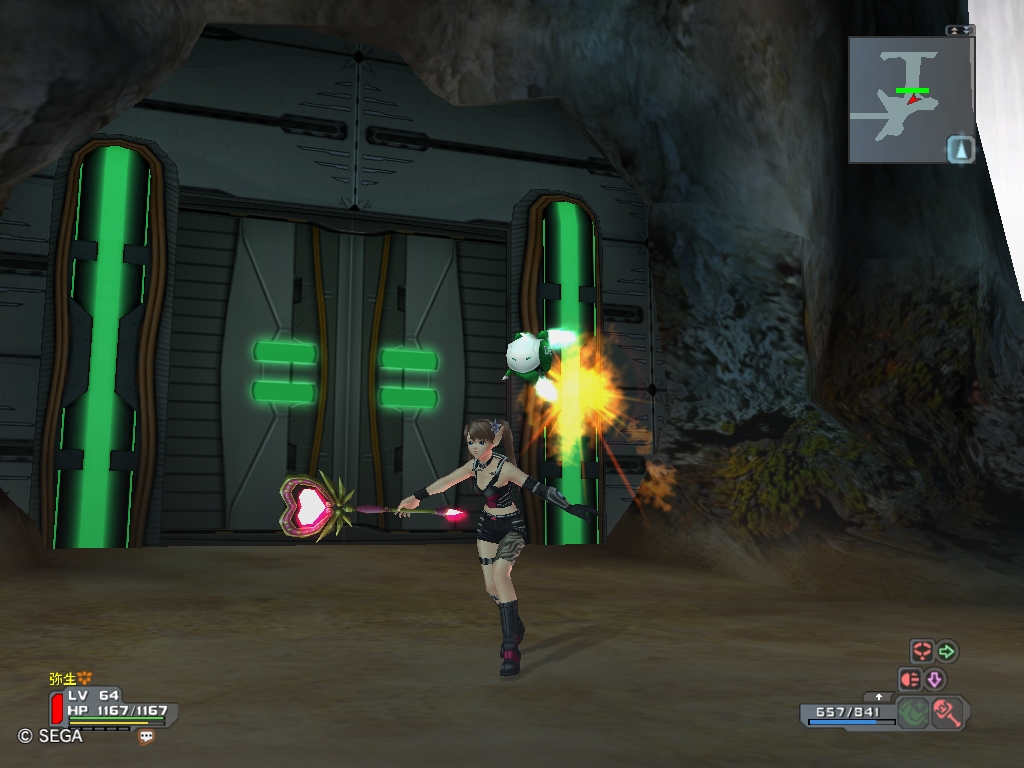
Task: Toggle the minimap size arrows above the map
Action: [x=960, y=30]
